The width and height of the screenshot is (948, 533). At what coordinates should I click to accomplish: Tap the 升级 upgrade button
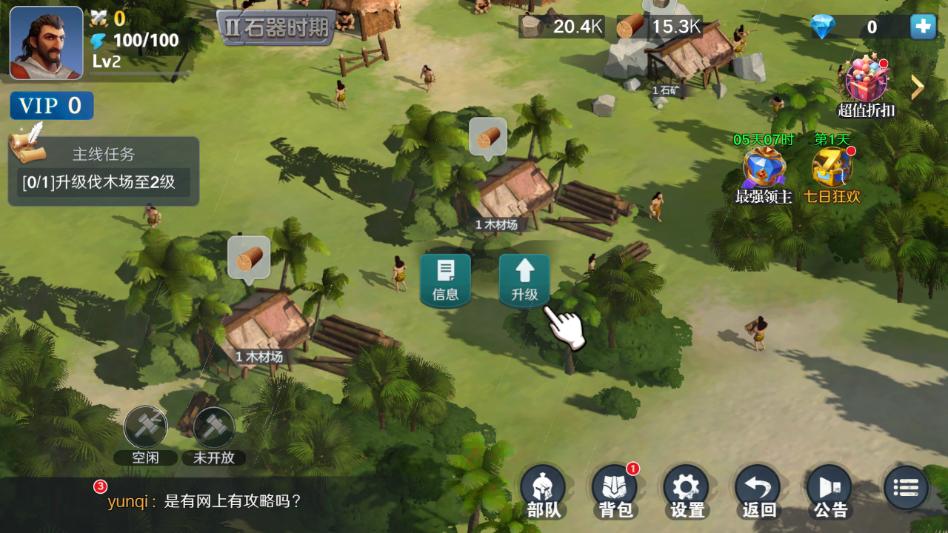[x=524, y=279]
